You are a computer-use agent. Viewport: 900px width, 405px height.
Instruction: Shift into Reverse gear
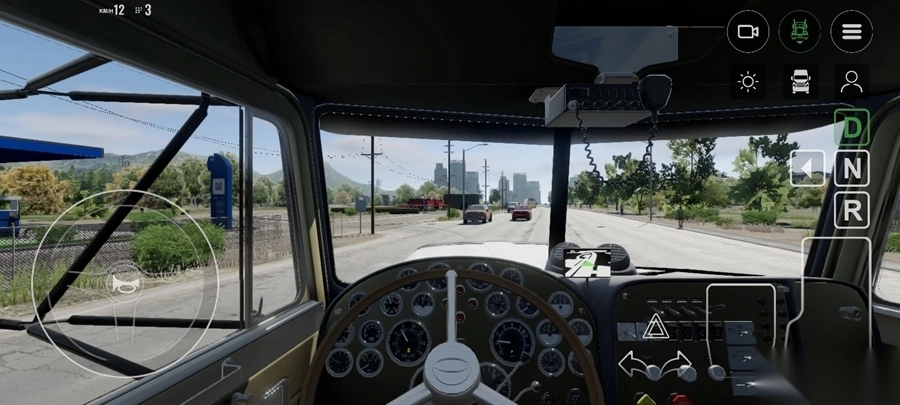click(x=852, y=209)
